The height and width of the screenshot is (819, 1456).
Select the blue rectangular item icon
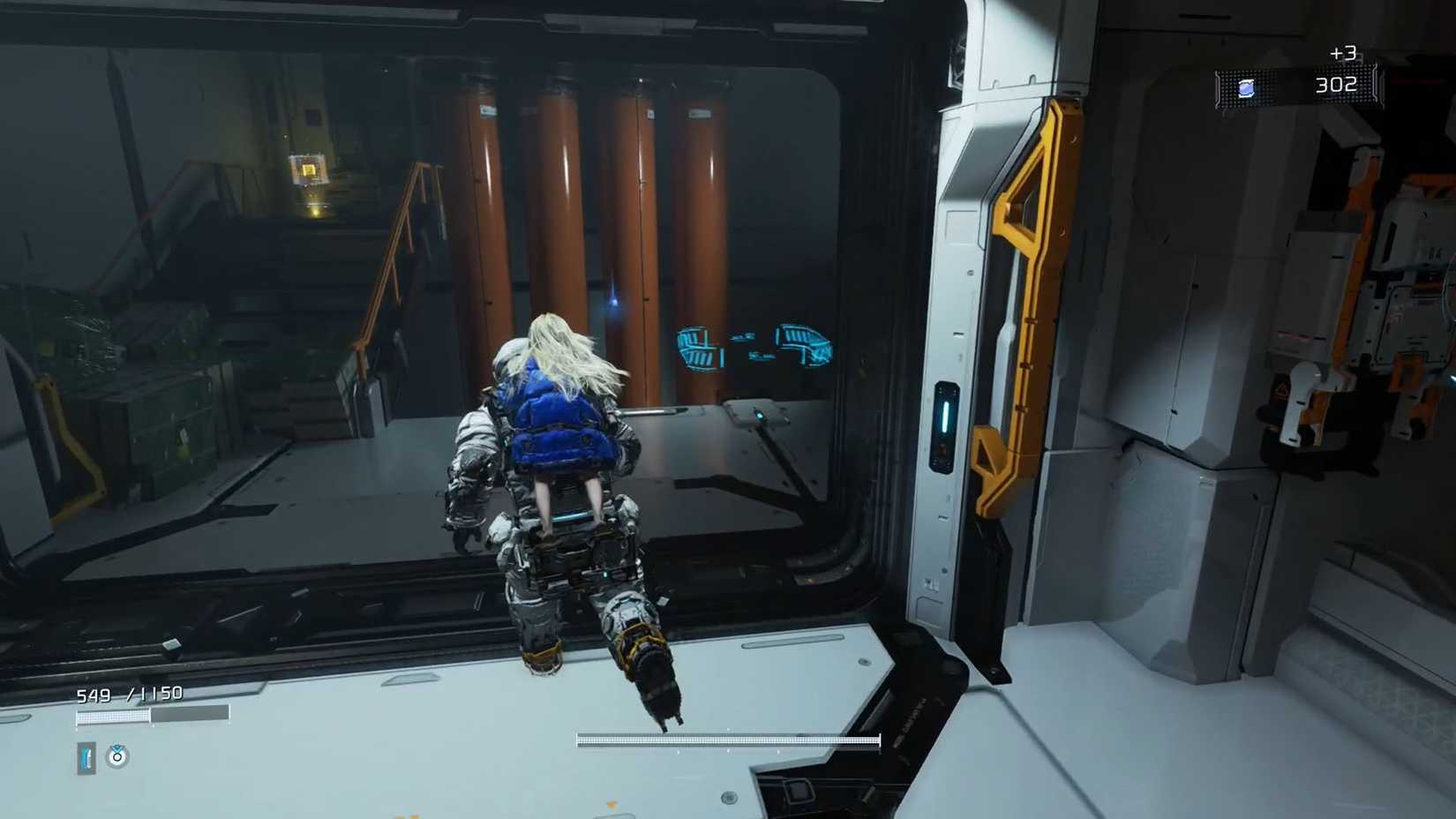pyautogui.click(x=86, y=758)
